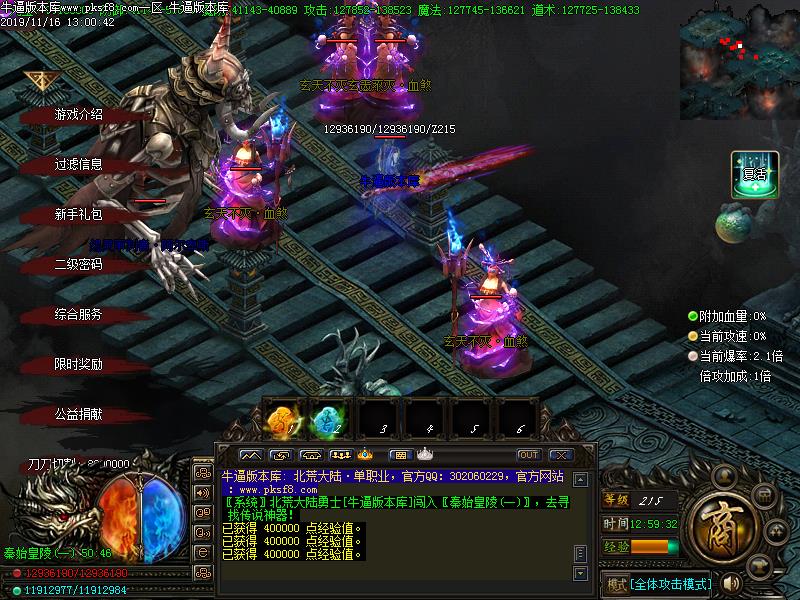Open the 限时奖励 timed rewards entry
The width and height of the screenshot is (800, 600).
[79, 365]
